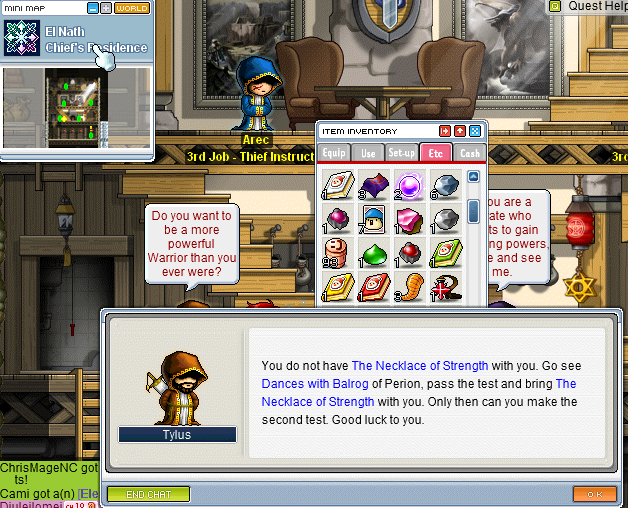
Task: Select the Etc inventory tab
Action: point(435,153)
